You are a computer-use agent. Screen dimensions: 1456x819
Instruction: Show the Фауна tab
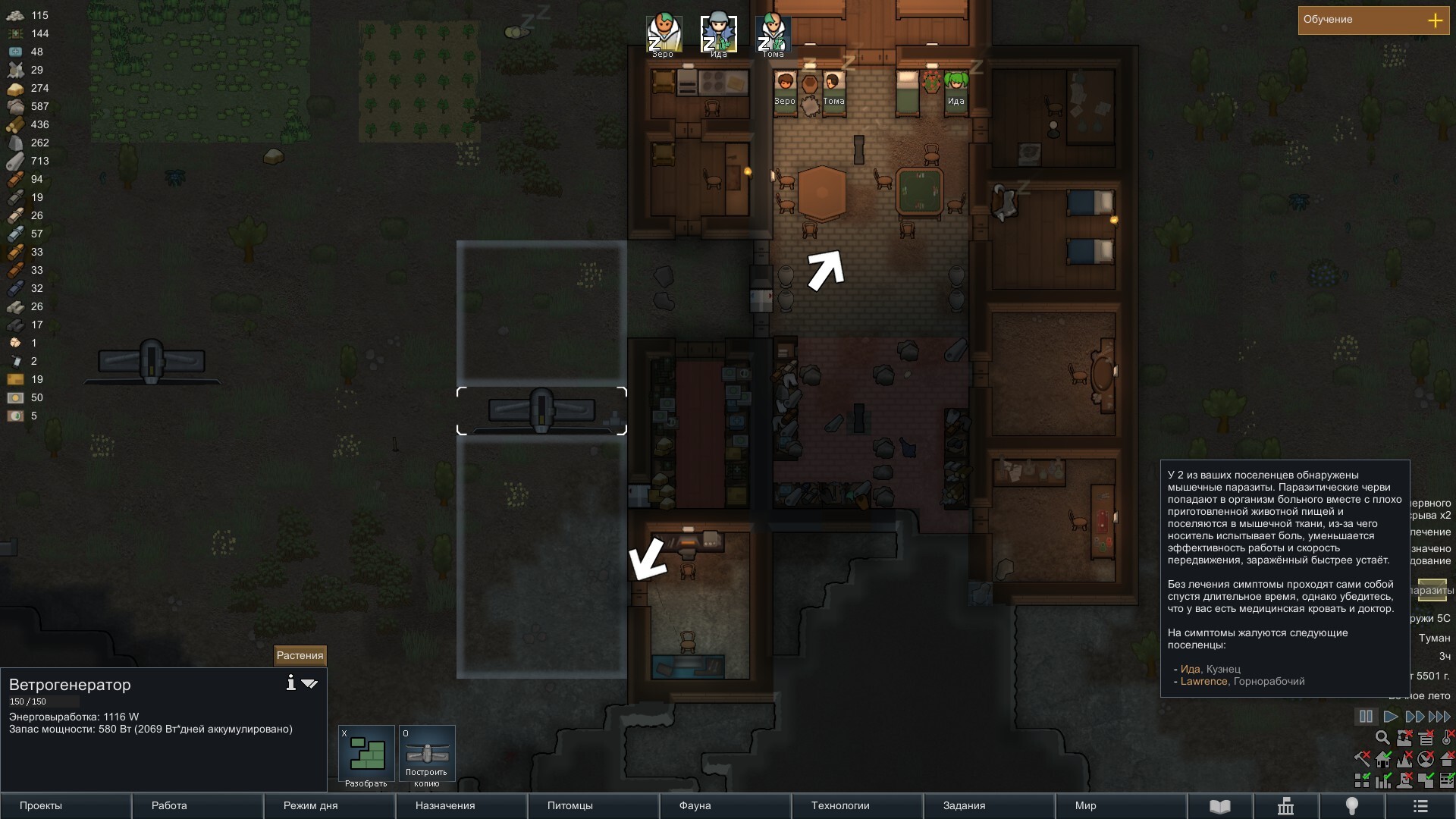click(x=725, y=806)
